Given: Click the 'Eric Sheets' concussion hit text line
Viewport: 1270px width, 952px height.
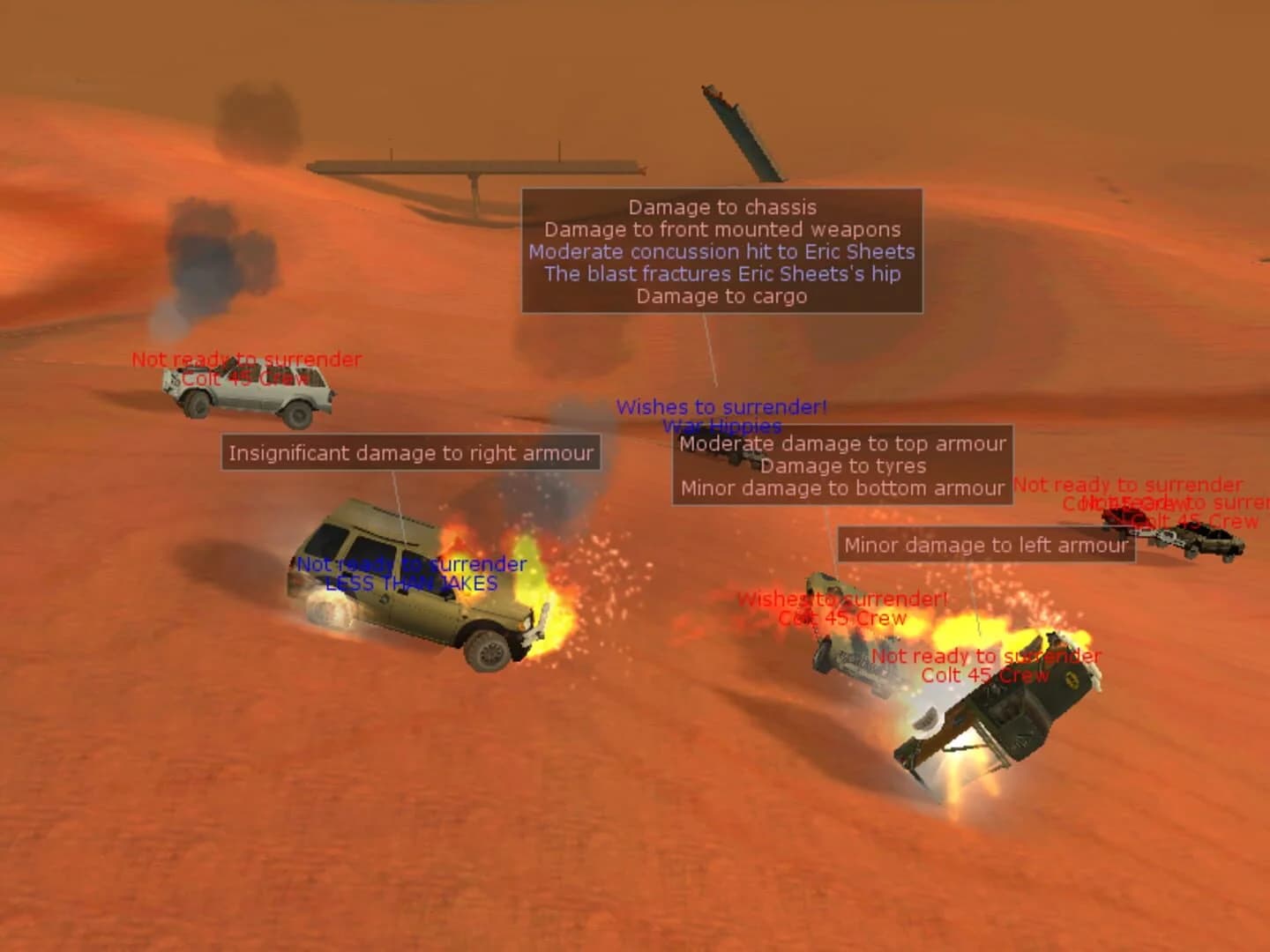Looking at the screenshot, I should point(721,250).
